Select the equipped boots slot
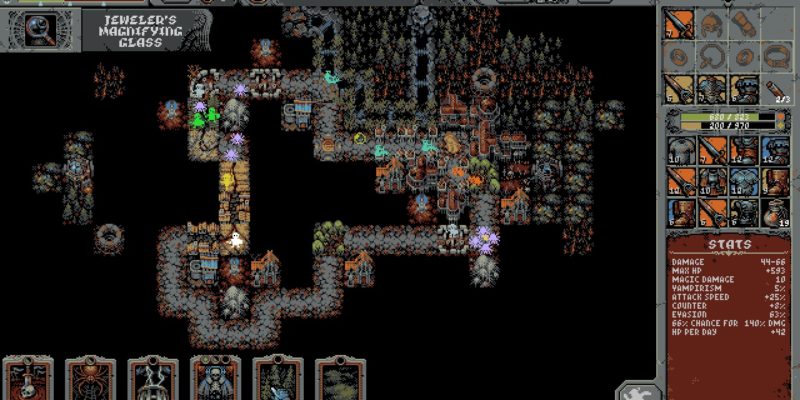 pyautogui.click(x=745, y=90)
